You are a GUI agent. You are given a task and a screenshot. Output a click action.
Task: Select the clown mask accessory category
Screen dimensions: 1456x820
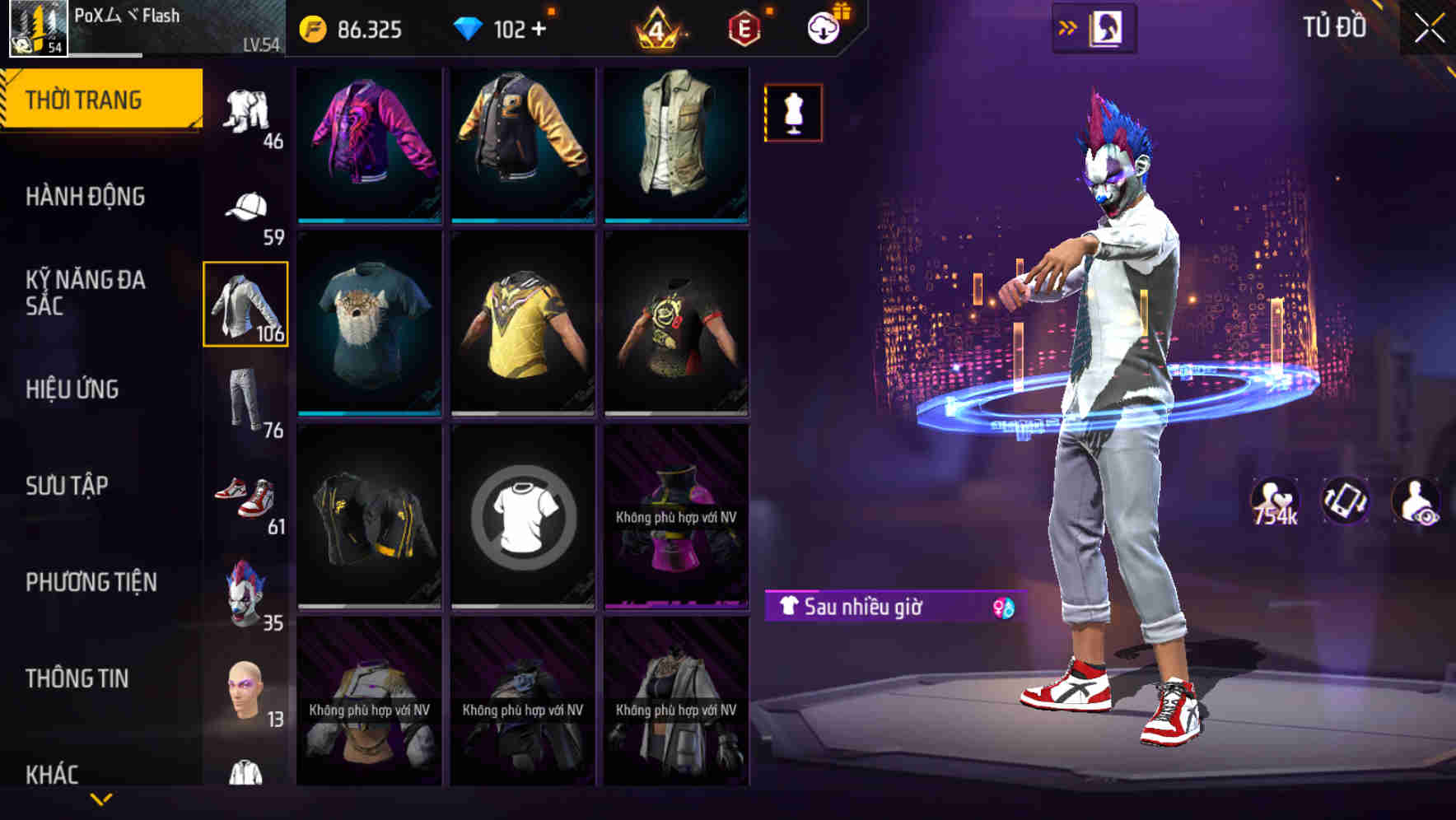coord(245,590)
